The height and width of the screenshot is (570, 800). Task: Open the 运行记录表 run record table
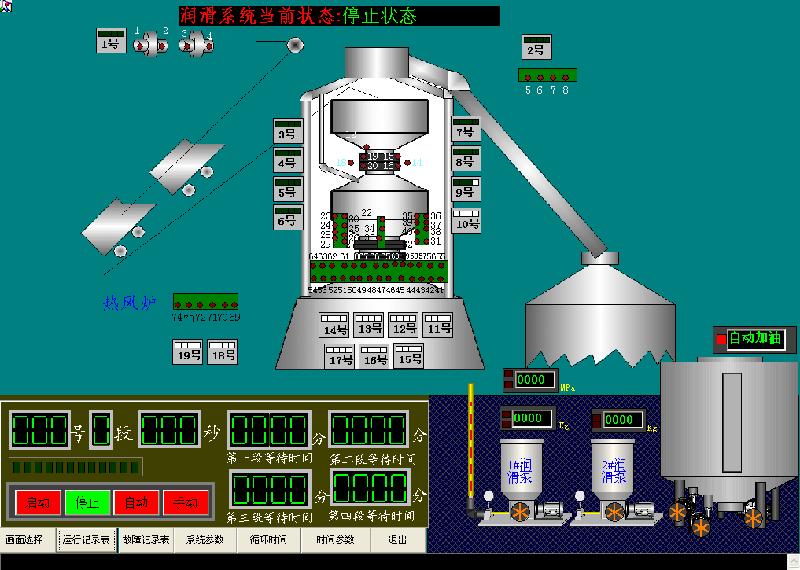pos(87,540)
